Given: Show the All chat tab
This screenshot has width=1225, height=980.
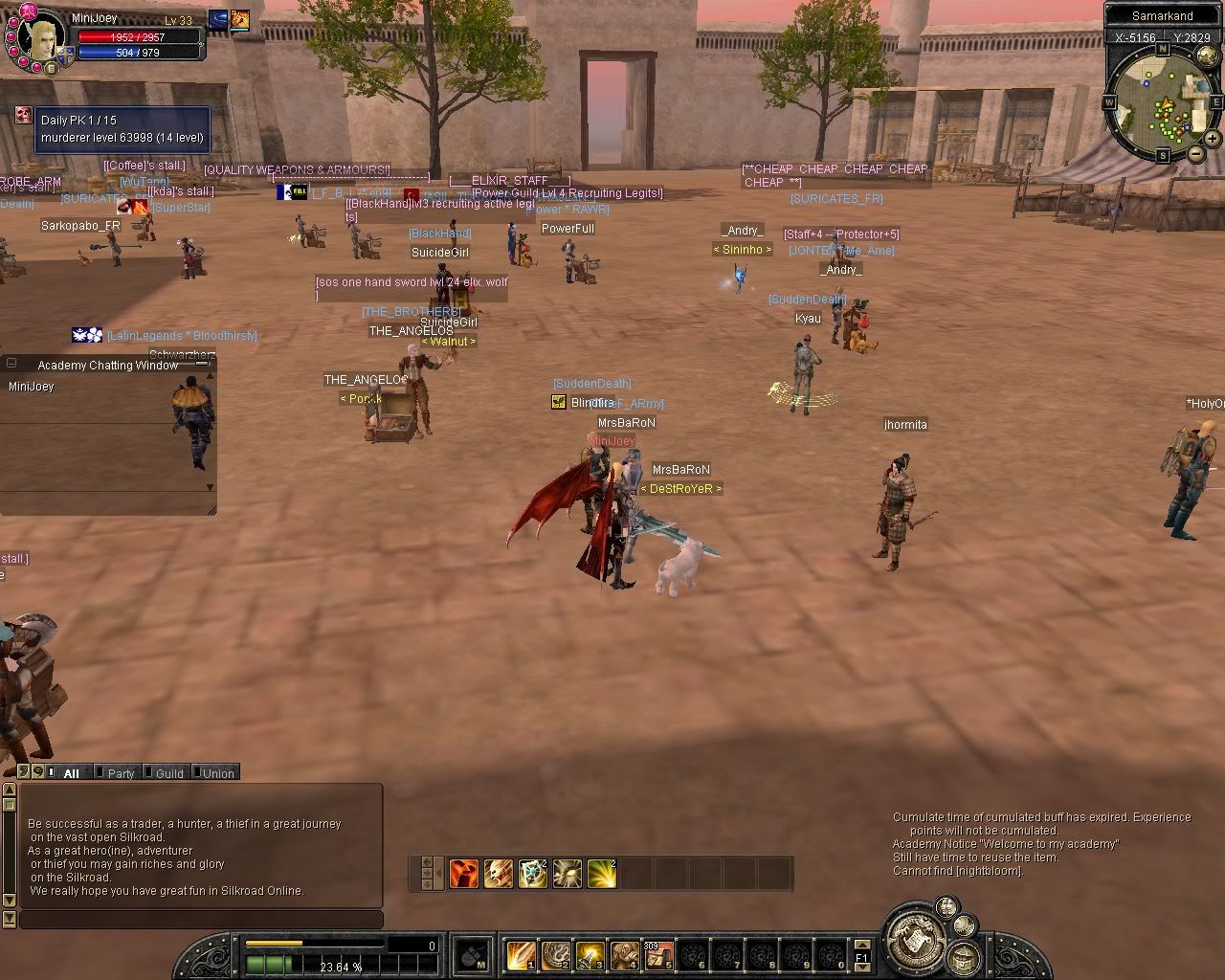Looking at the screenshot, I should click(x=71, y=773).
